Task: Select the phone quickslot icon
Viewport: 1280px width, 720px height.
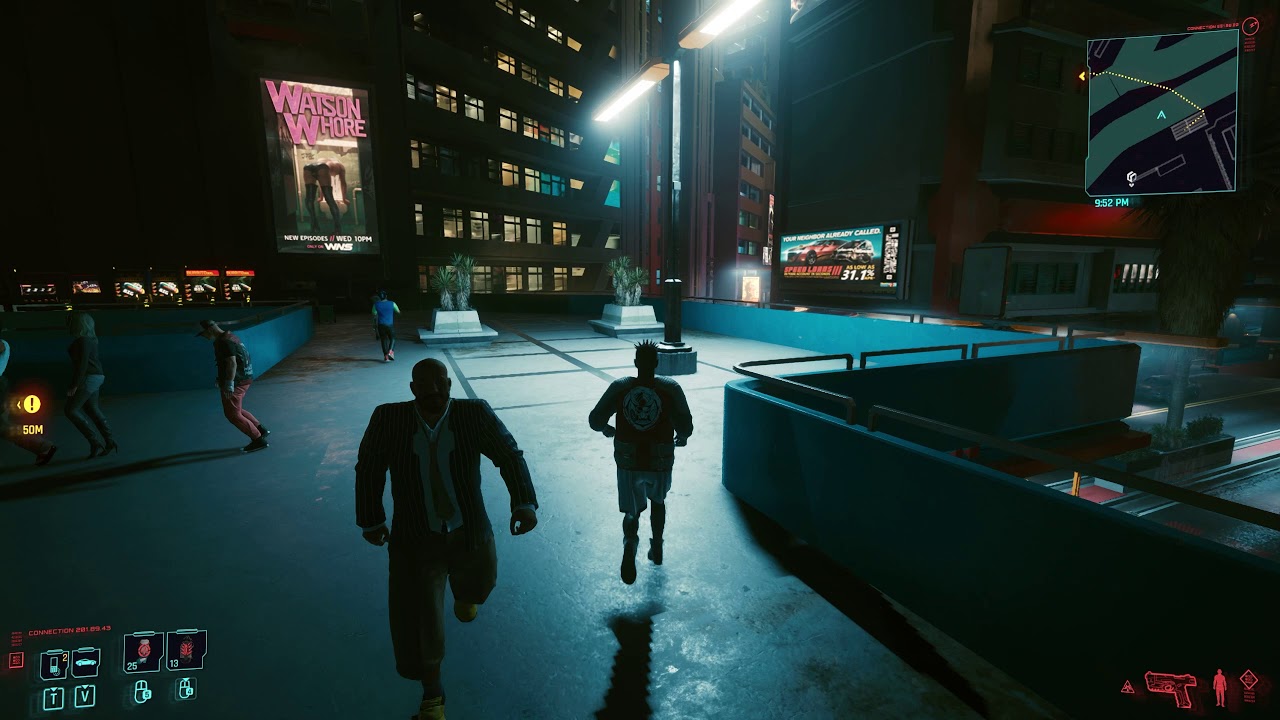Action: (x=54, y=664)
